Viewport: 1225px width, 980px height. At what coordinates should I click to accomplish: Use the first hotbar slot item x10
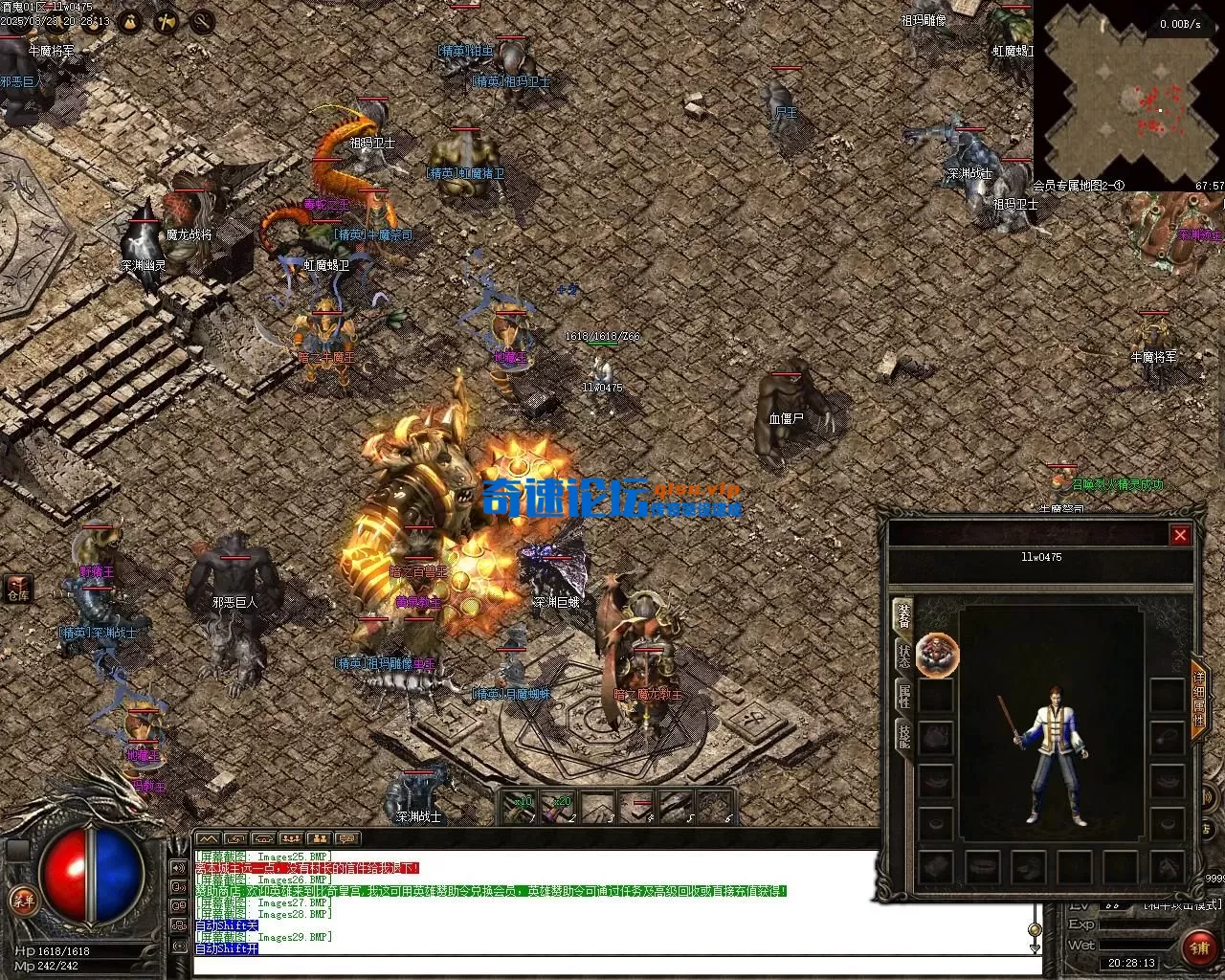tap(521, 808)
